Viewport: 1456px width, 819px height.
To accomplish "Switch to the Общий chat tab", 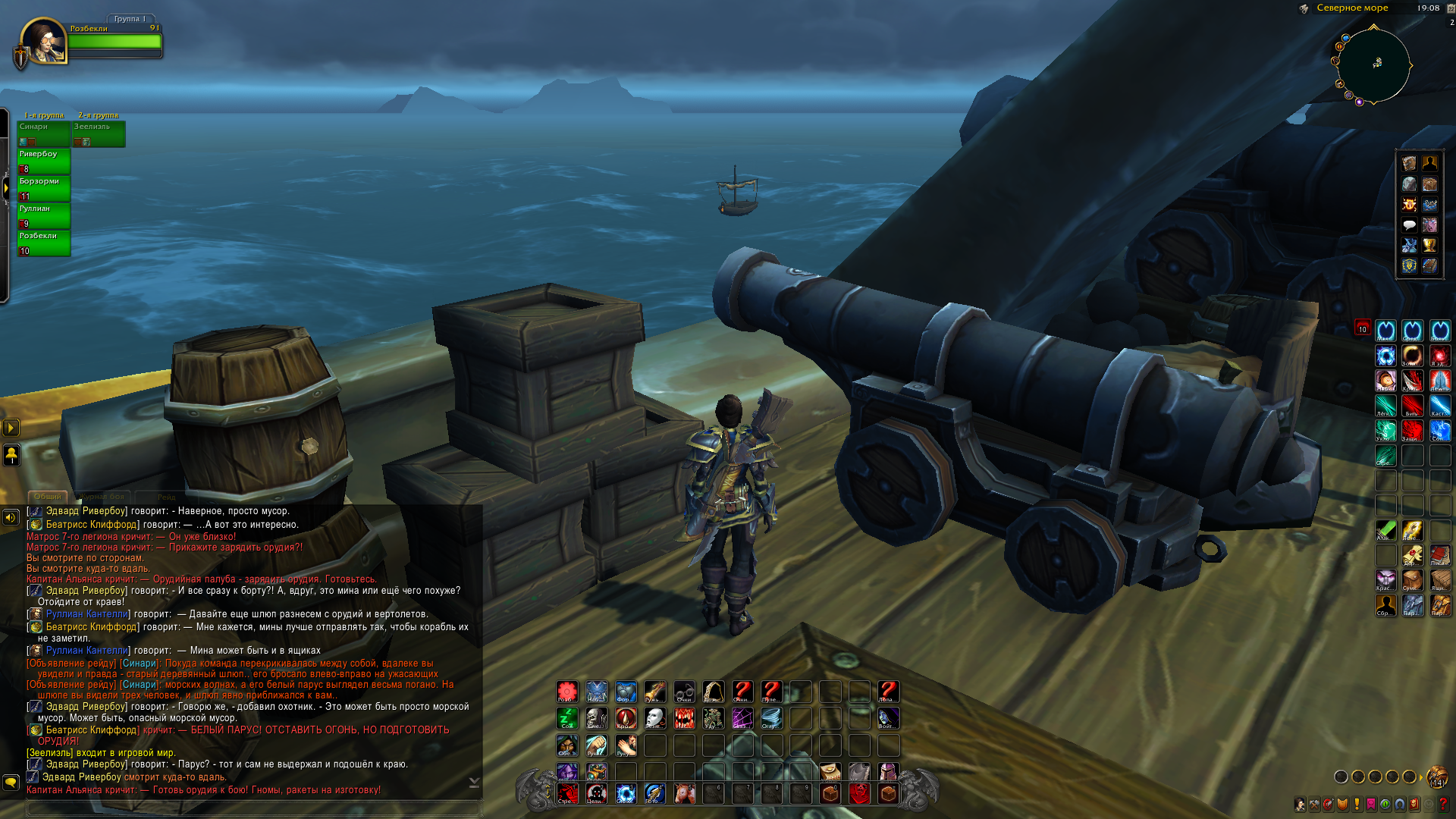I will point(48,497).
